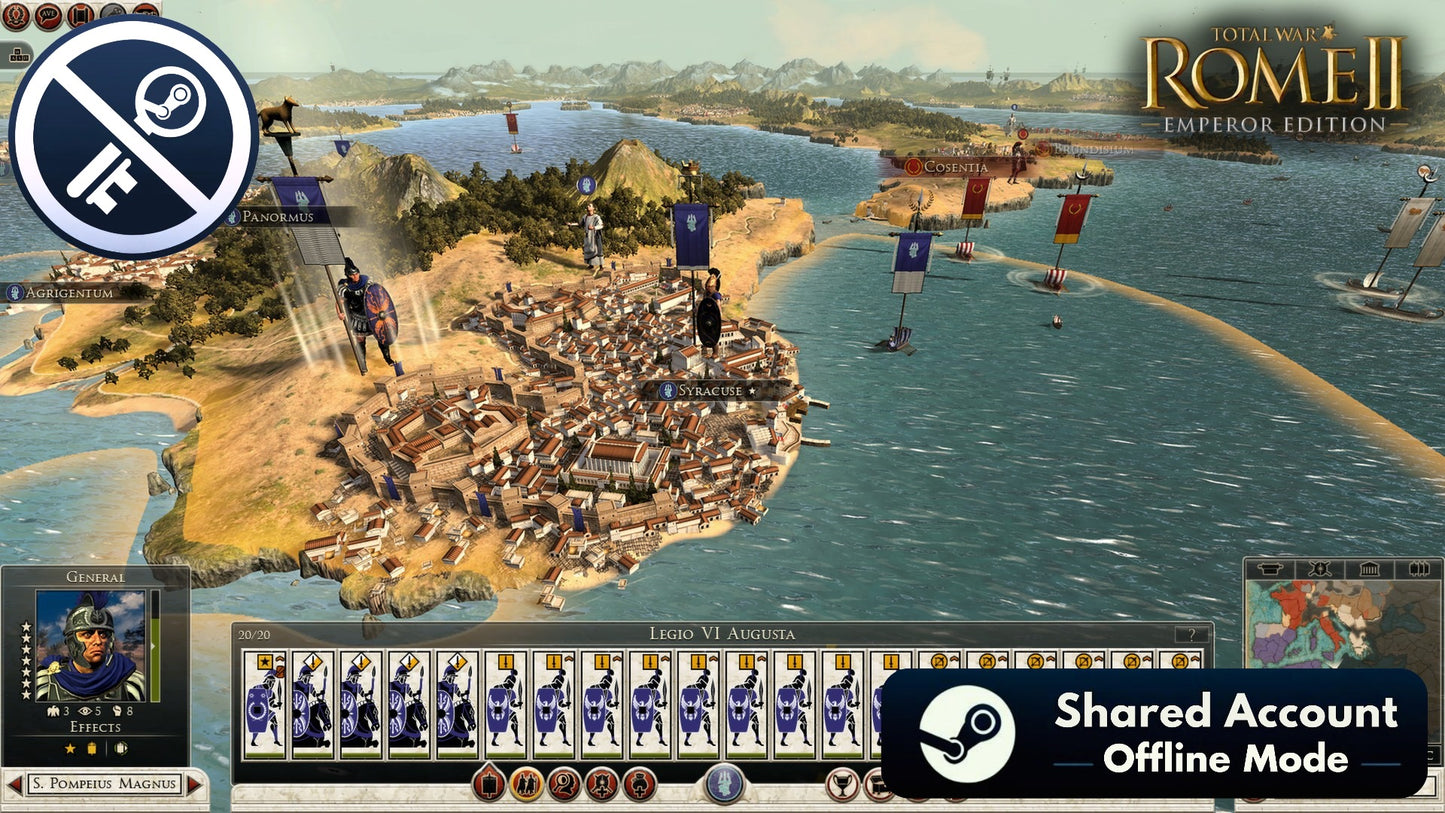The width and height of the screenshot is (1445, 813).
Task: Click the red standard banner army button
Action: click(488, 783)
